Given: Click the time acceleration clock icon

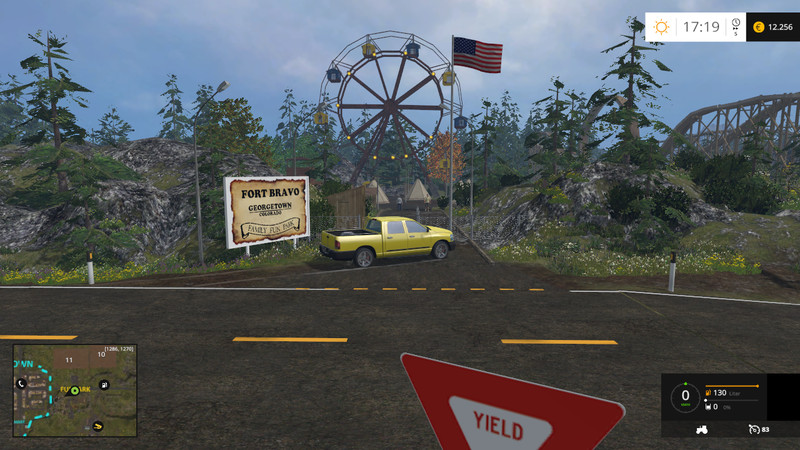Looking at the screenshot, I should coord(735,24).
